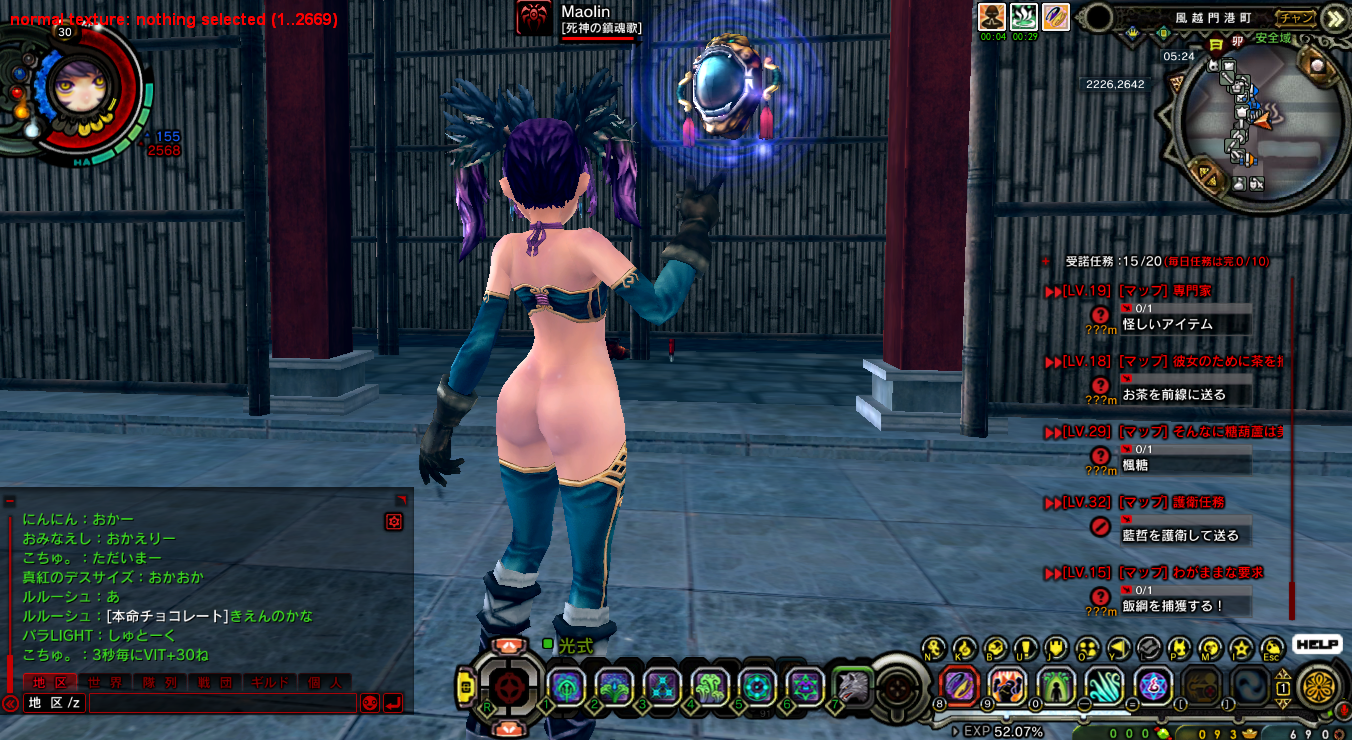Click the meditating figure buff icon
Screen dimensions: 1352x740
(x=992, y=16)
